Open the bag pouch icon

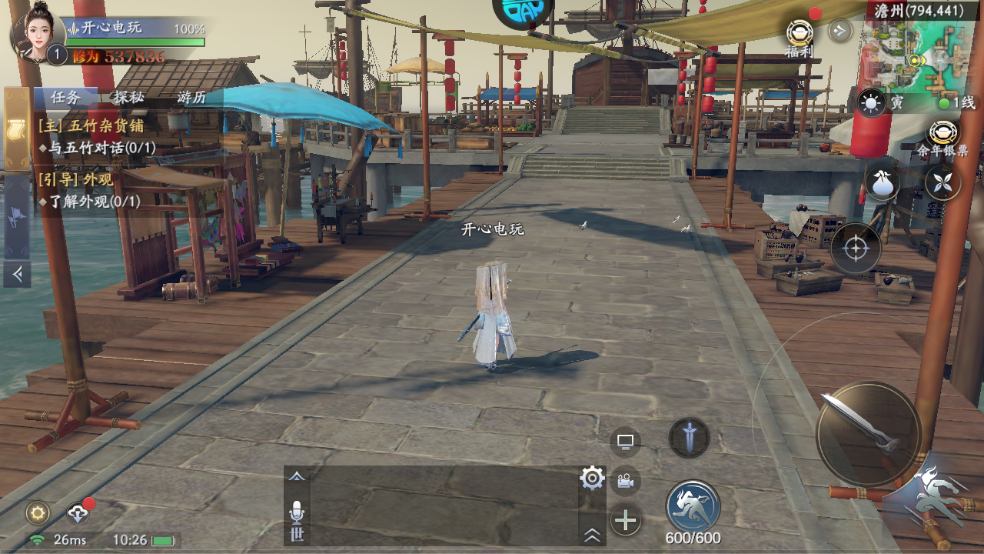[x=882, y=182]
